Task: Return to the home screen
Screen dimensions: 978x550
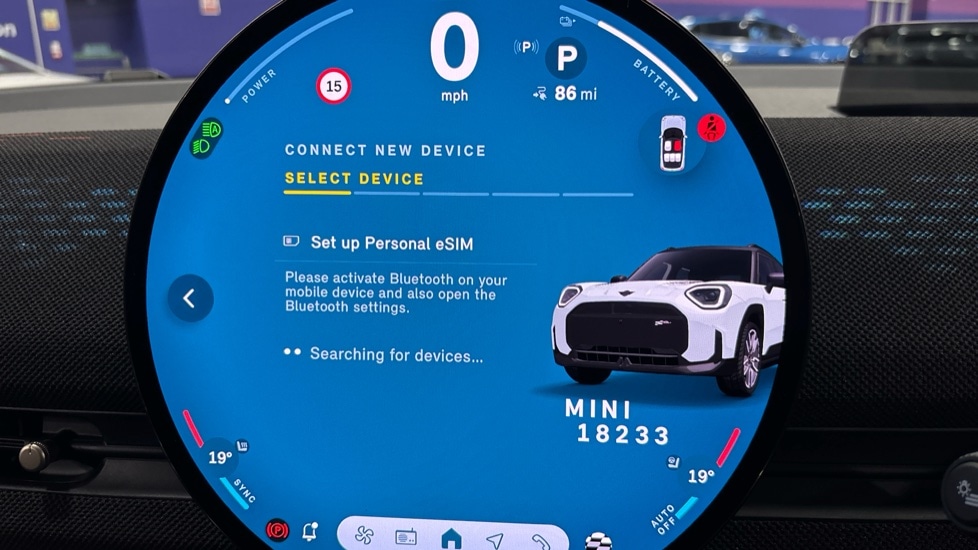Action: click(x=451, y=539)
